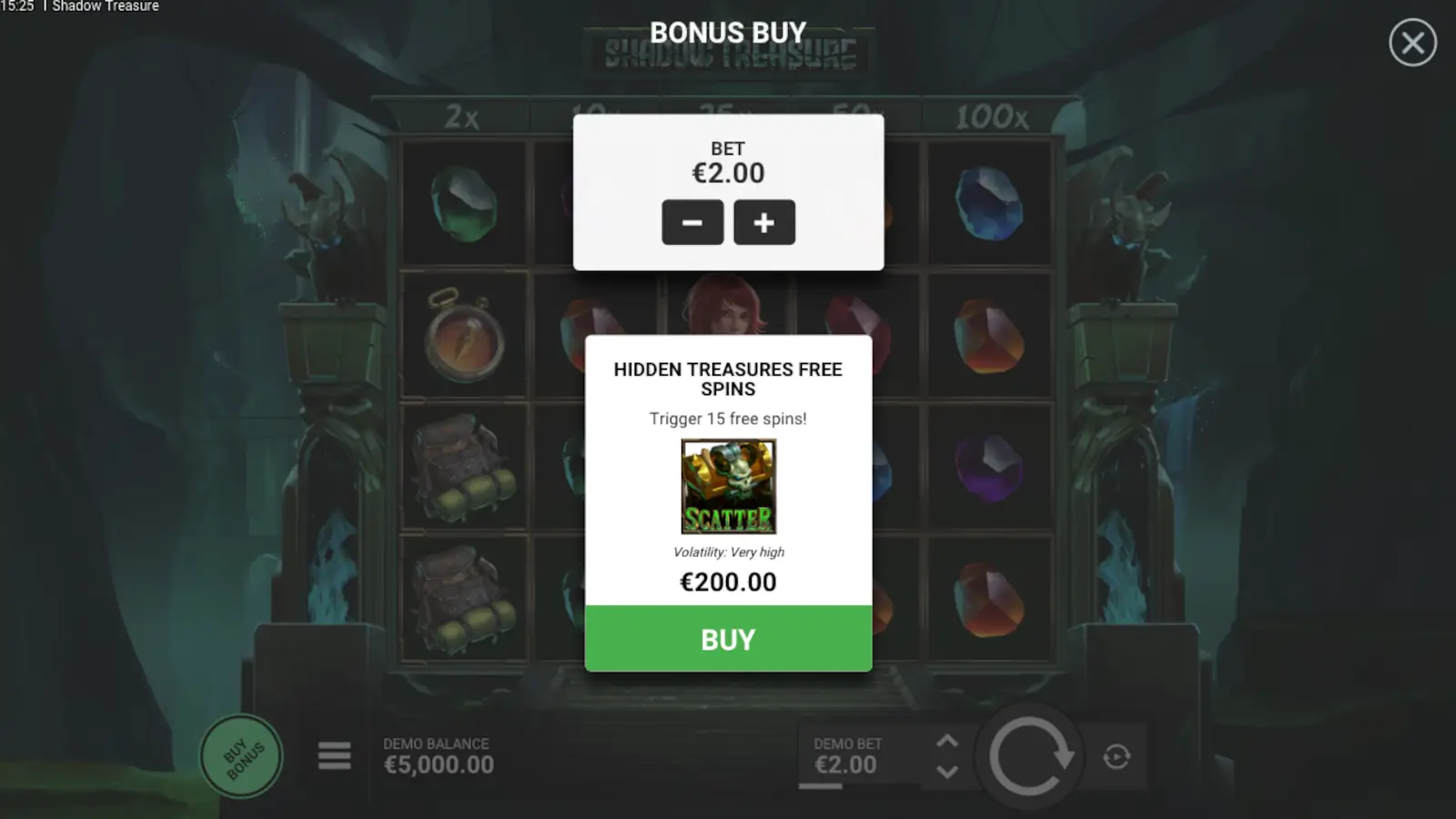Click the blue gem under the 100x column
The height and width of the screenshot is (819, 1456).
[990, 204]
